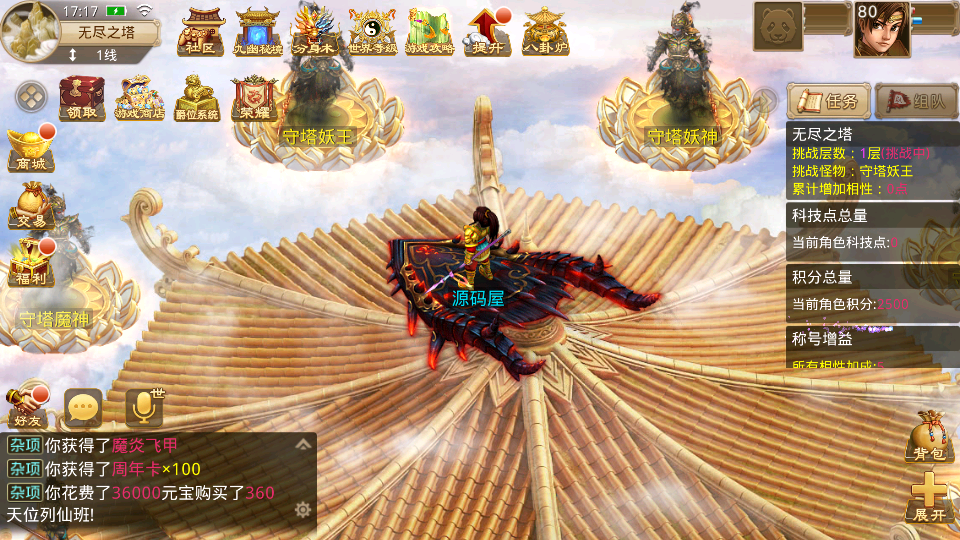Open the 游戏商店 game store
Image resolution: width=960 pixels, height=540 pixels.
point(139,98)
